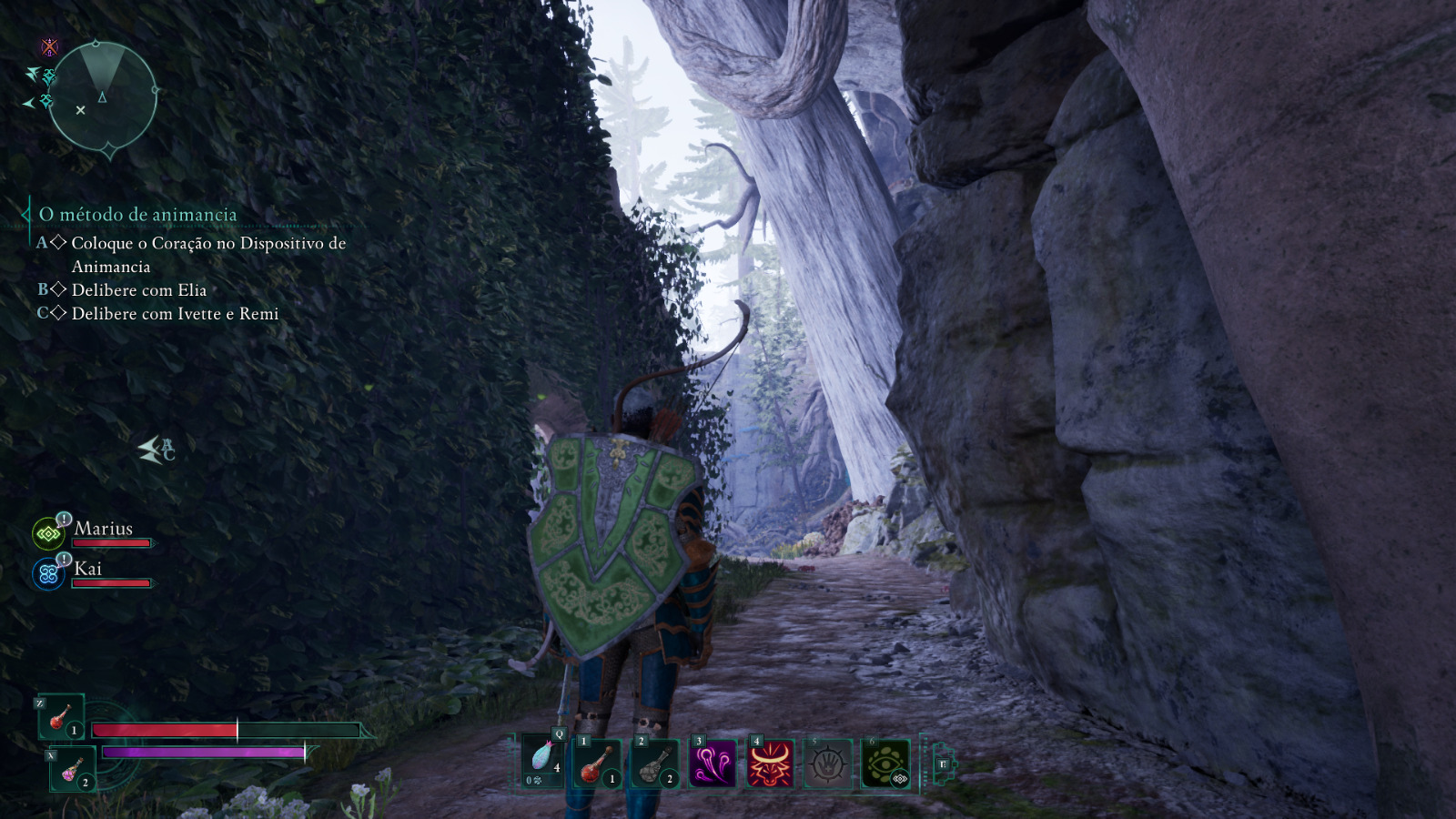This screenshot has width=1456, height=819.
Task: Activate the red horned bull ability
Action: [770, 763]
